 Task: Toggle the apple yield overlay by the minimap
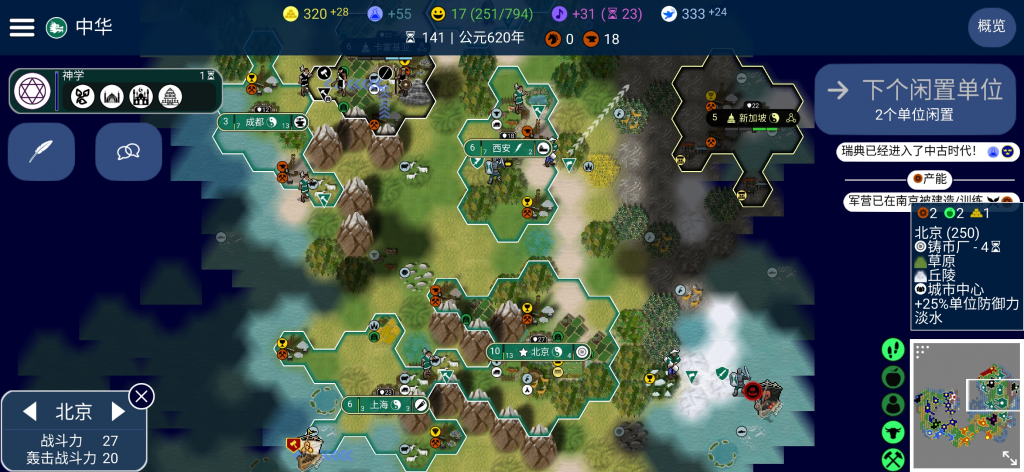click(x=893, y=377)
